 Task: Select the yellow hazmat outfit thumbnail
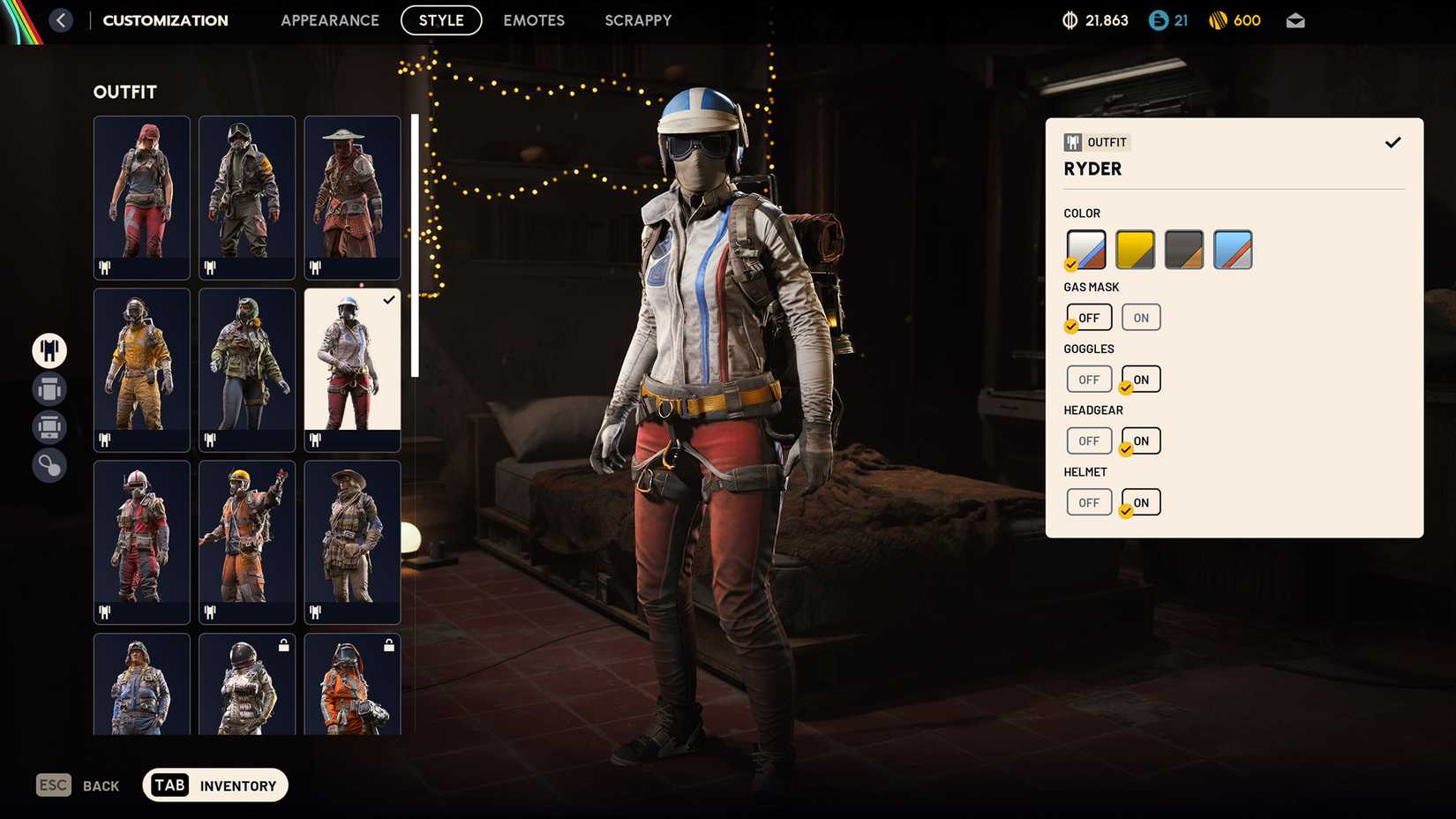click(x=141, y=369)
